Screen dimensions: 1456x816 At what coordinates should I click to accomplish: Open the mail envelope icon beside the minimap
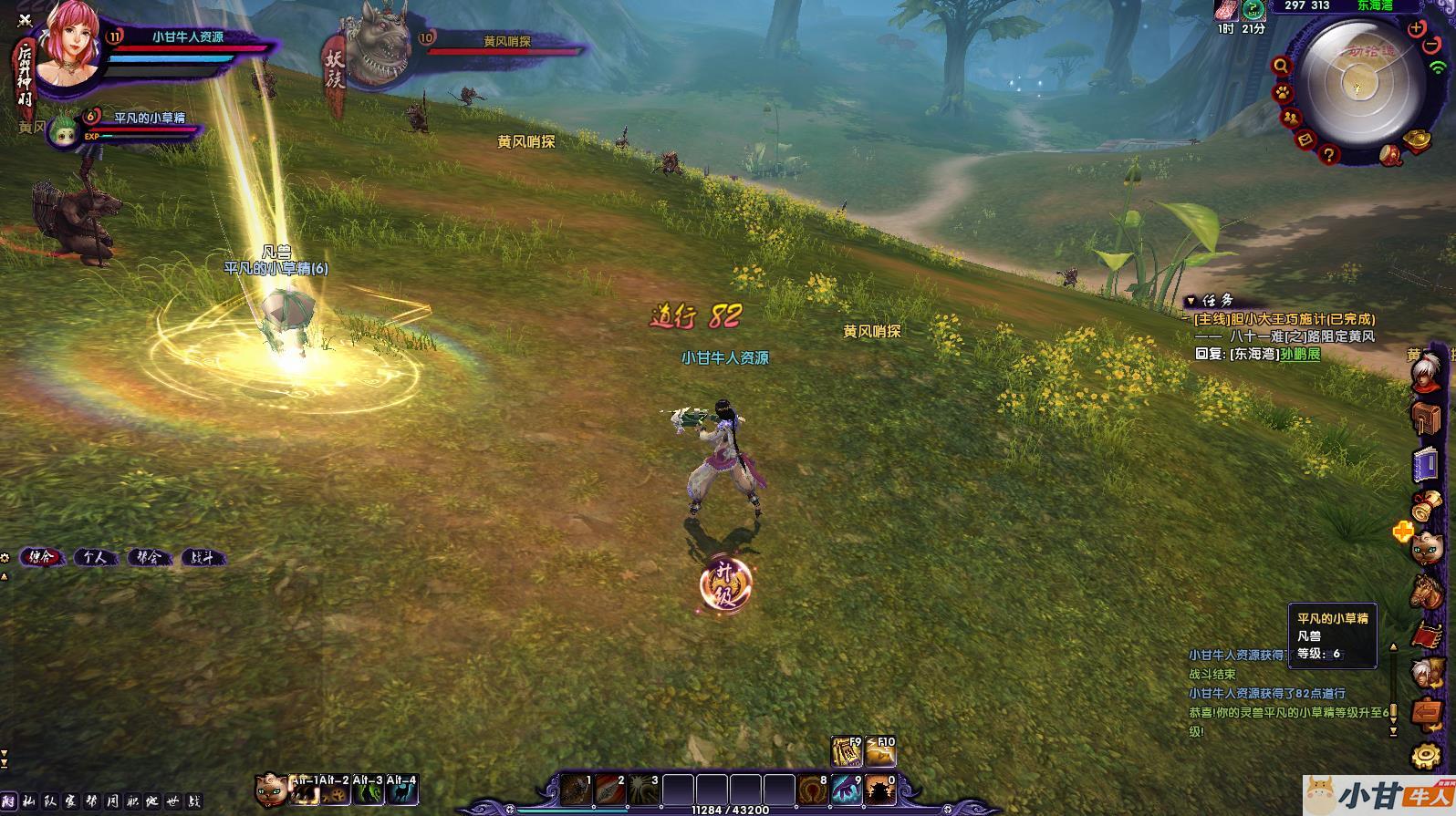click(x=1305, y=139)
